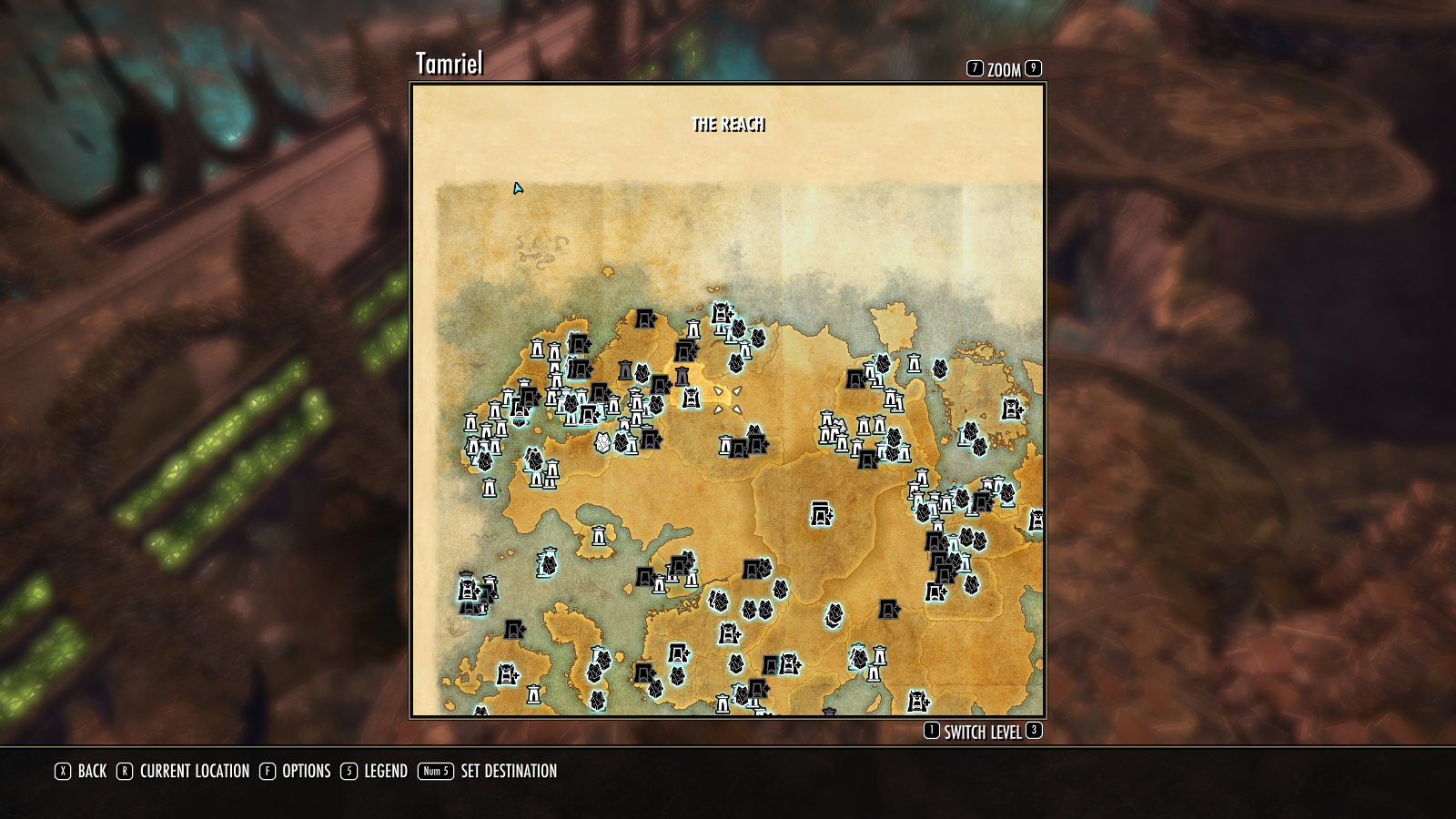Open the map Options
The height and width of the screenshot is (819, 1456).
[306, 772]
